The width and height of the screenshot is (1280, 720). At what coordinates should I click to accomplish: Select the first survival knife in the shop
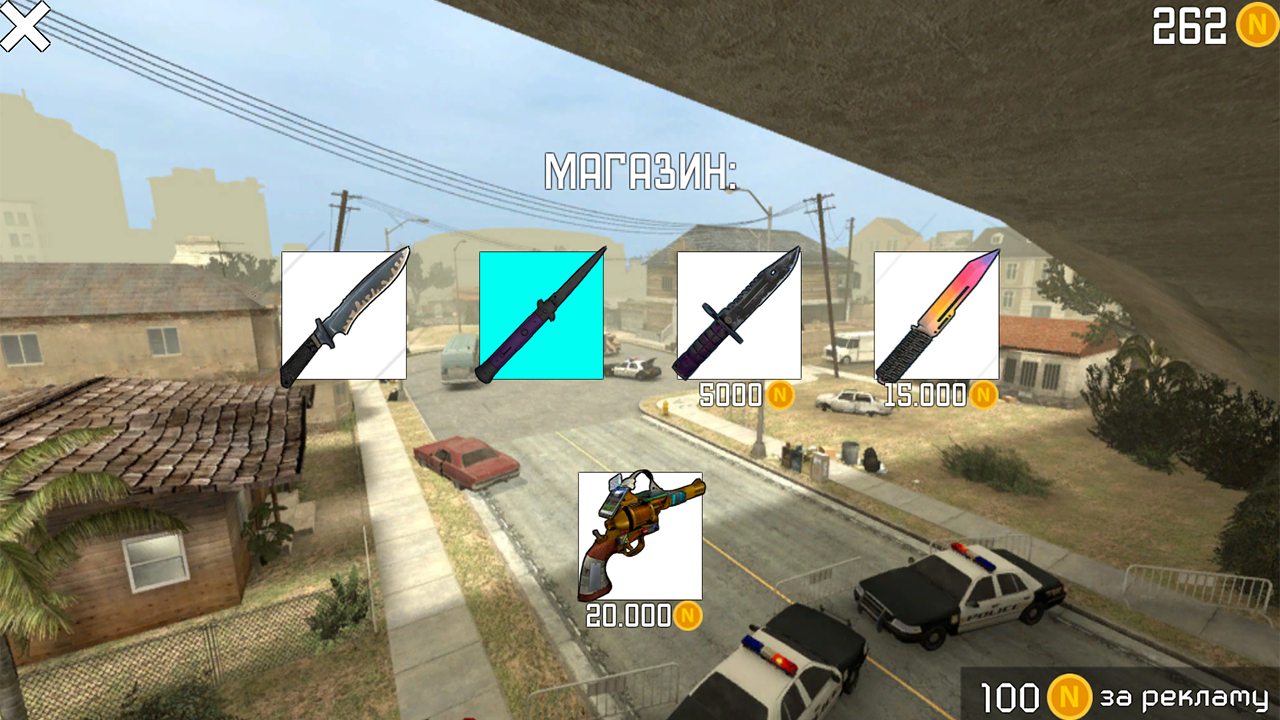345,314
